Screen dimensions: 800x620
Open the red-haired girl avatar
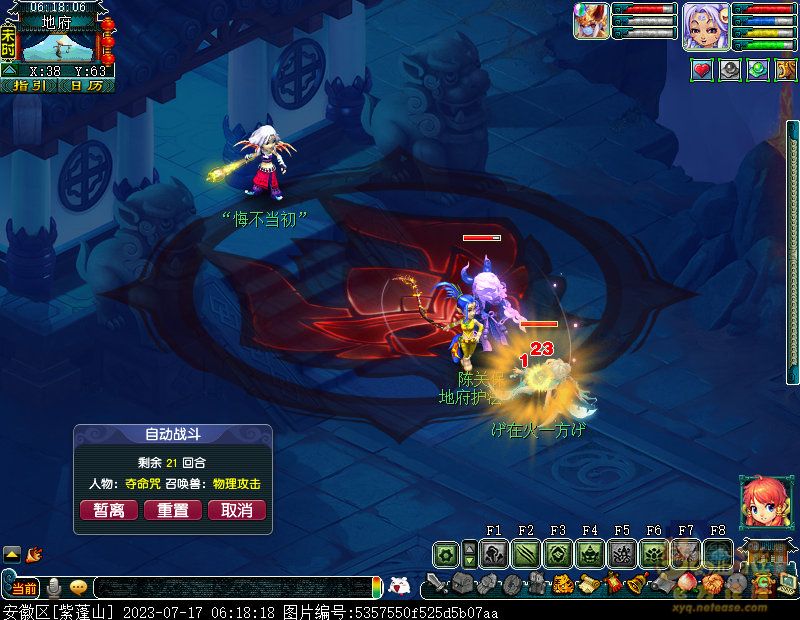(x=761, y=500)
